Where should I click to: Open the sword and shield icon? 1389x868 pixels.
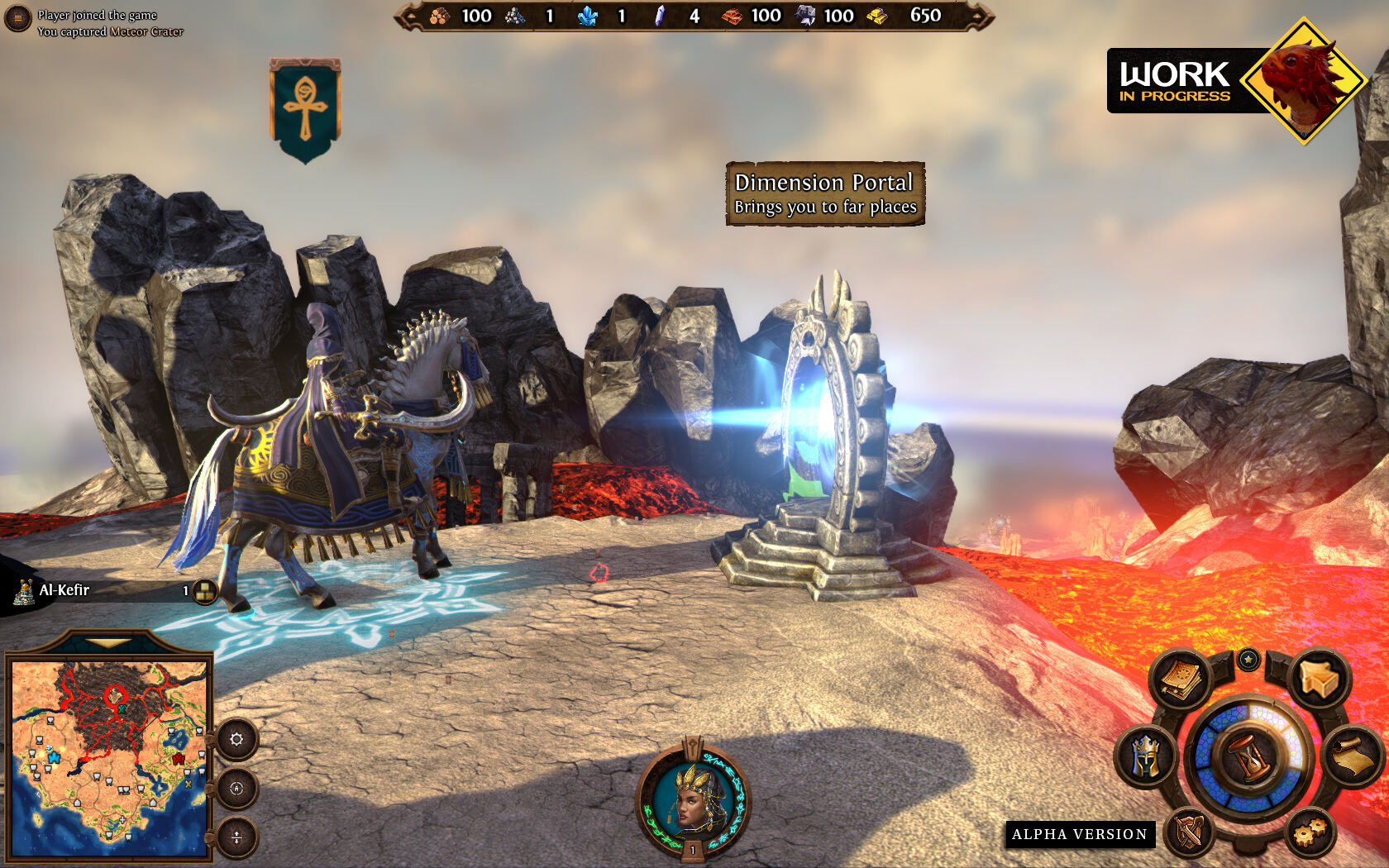point(1189,831)
